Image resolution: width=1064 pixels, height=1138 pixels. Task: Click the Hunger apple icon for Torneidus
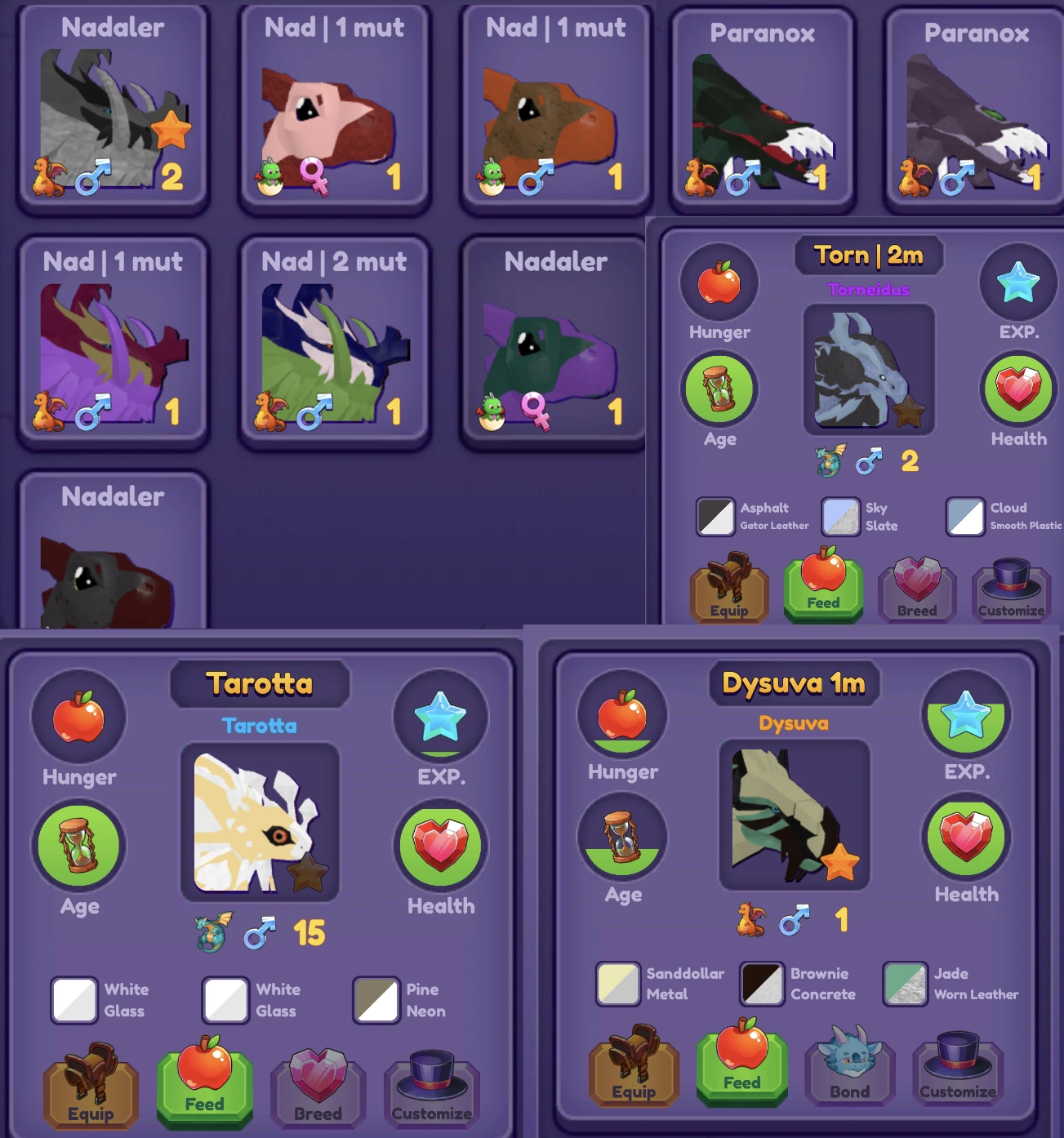point(719,282)
